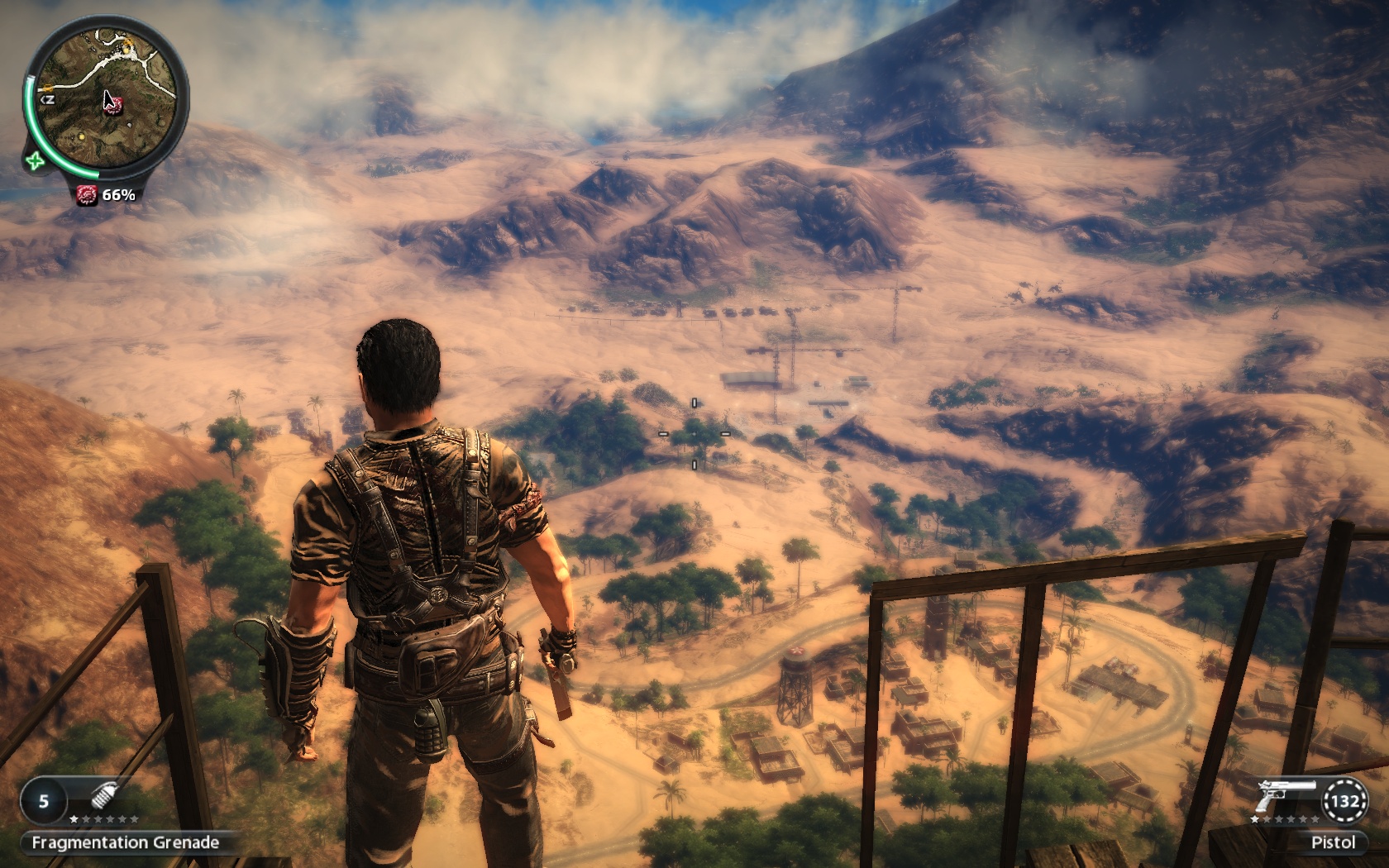Image resolution: width=1389 pixels, height=868 pixels.
Task: Click the filled star under the pistol icon
Action: click(1254, 820)
